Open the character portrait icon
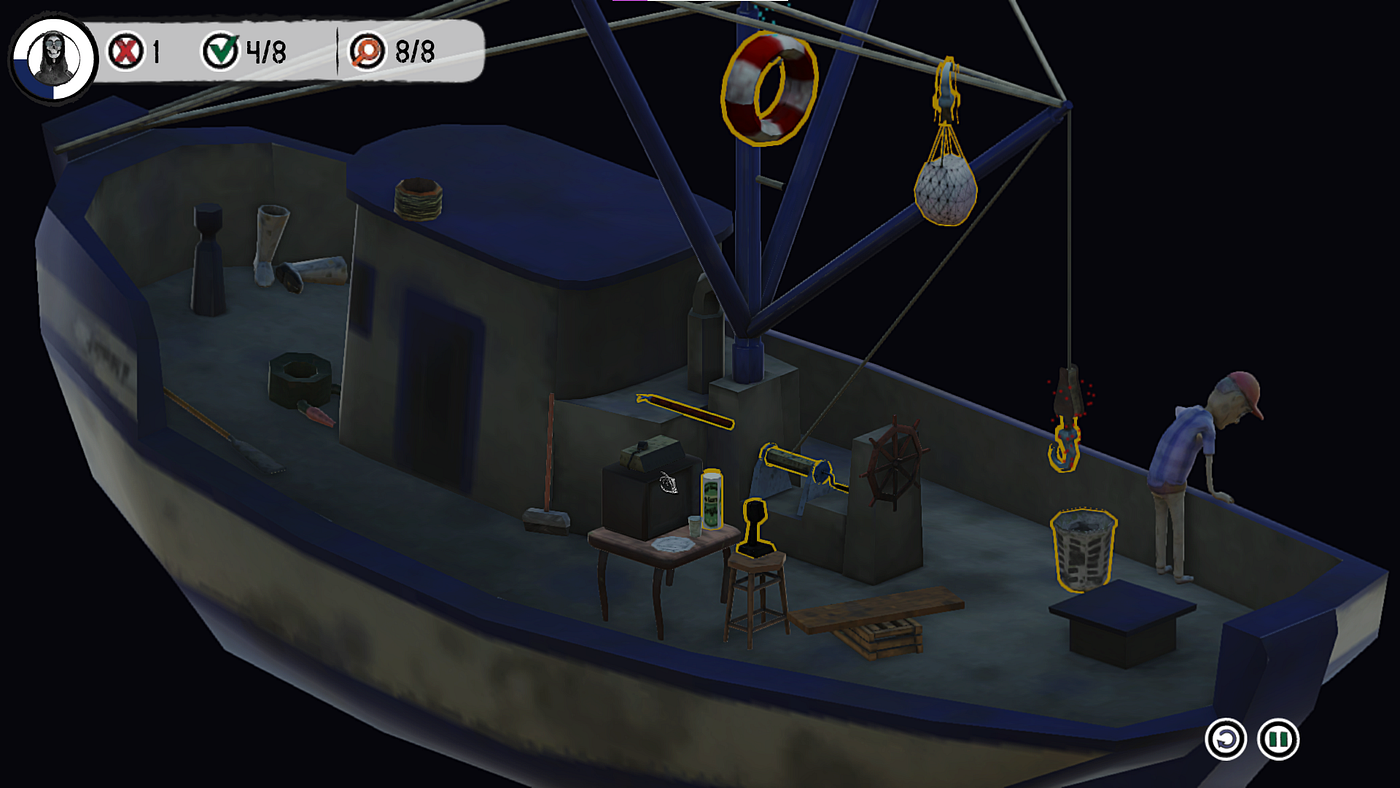1400x788 pixels. tap(52, 57)
